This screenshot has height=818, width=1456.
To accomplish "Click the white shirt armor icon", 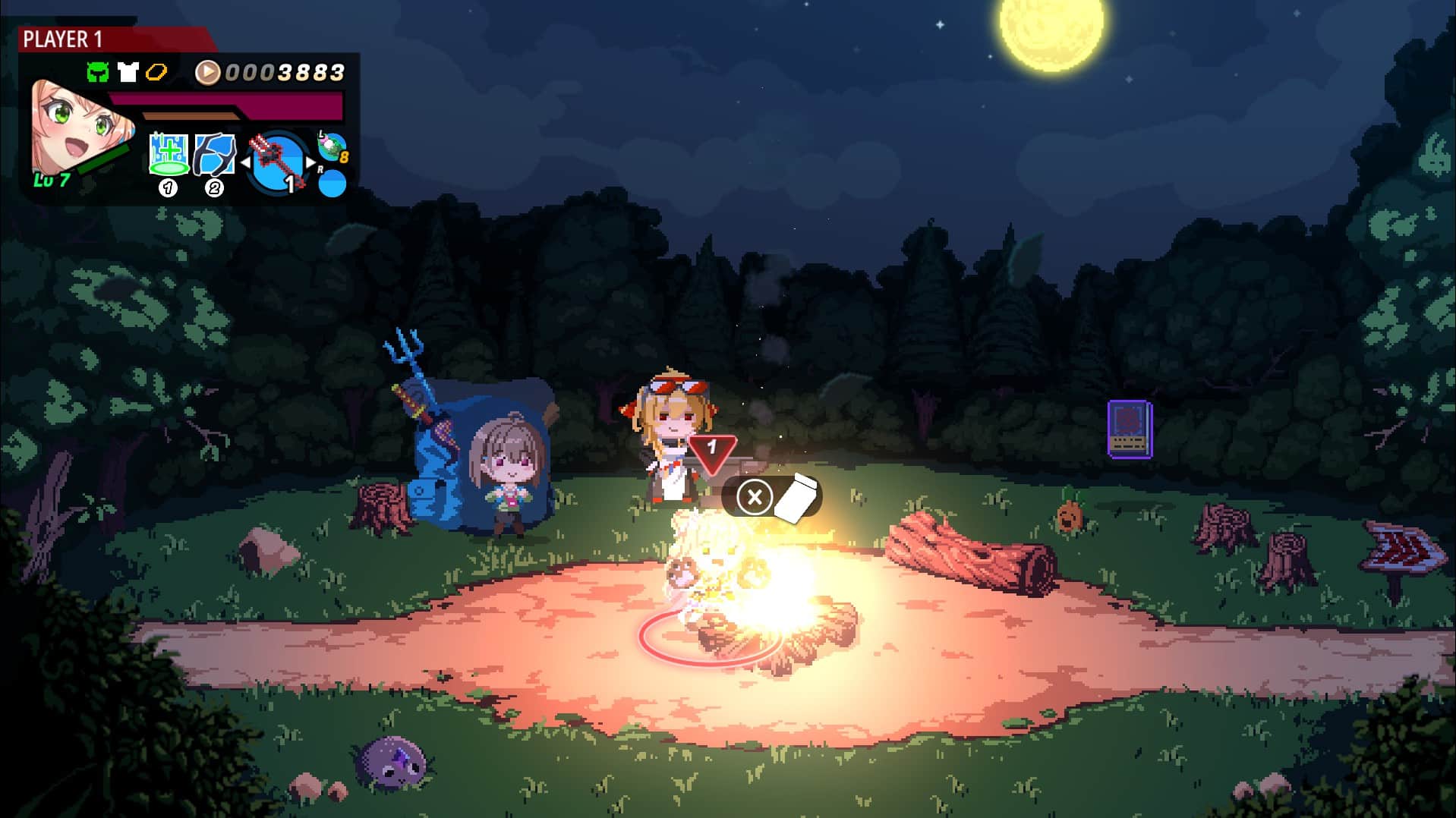I will click(x=127, y=73).
